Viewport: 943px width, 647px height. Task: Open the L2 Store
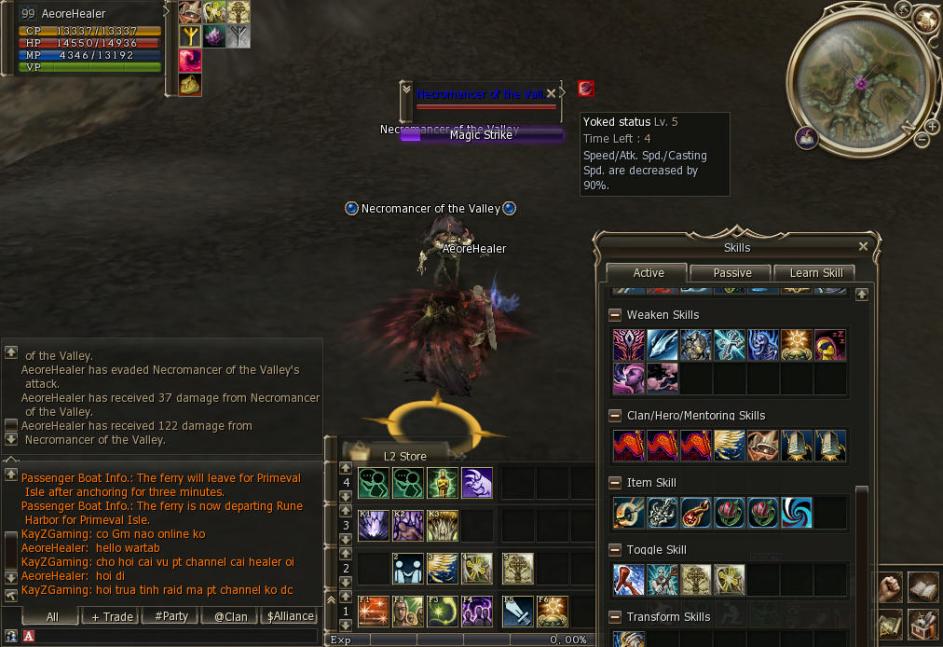click(x=404, y=456)
